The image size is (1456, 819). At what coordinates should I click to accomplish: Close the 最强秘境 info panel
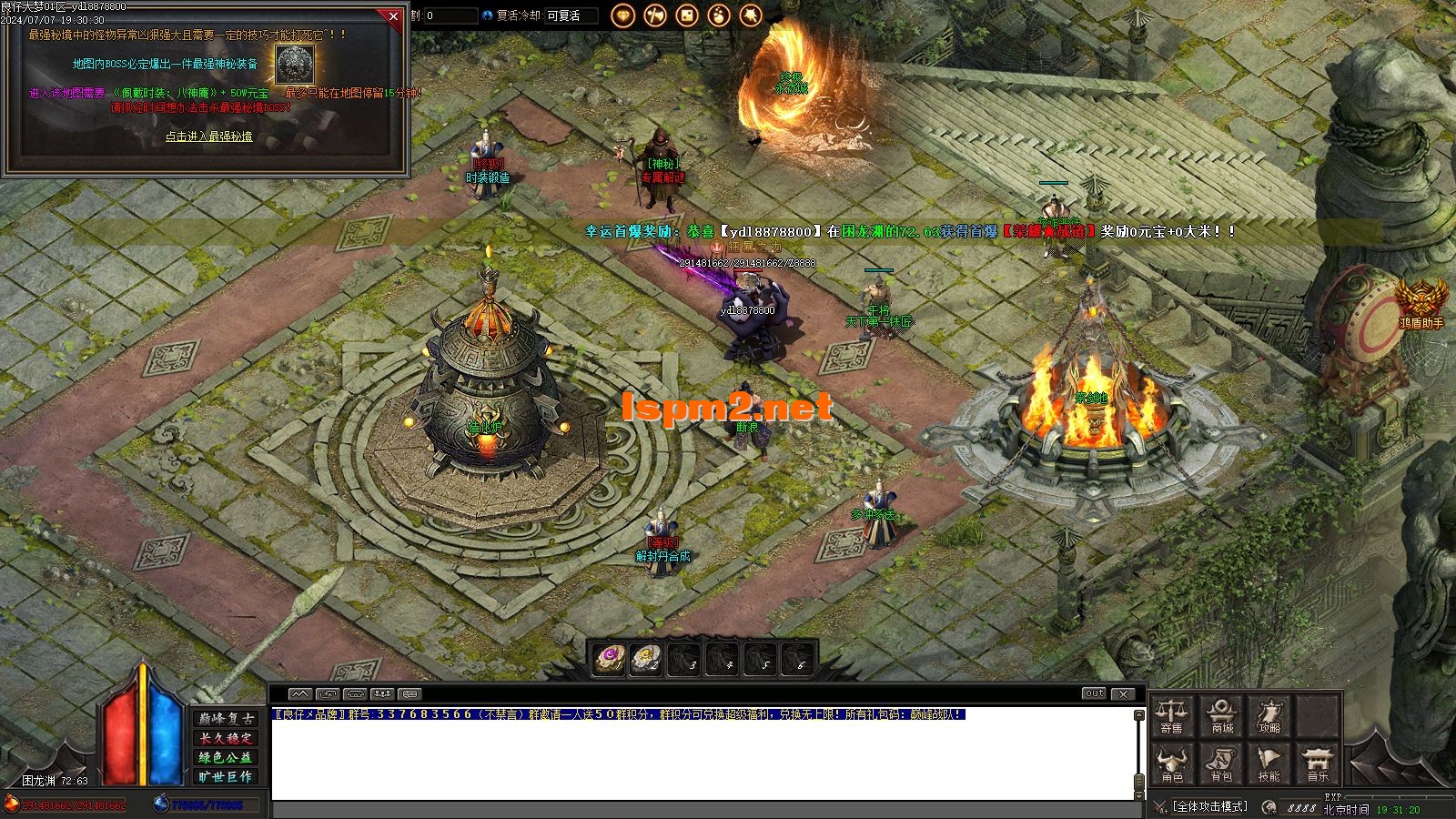click(393, 16)
